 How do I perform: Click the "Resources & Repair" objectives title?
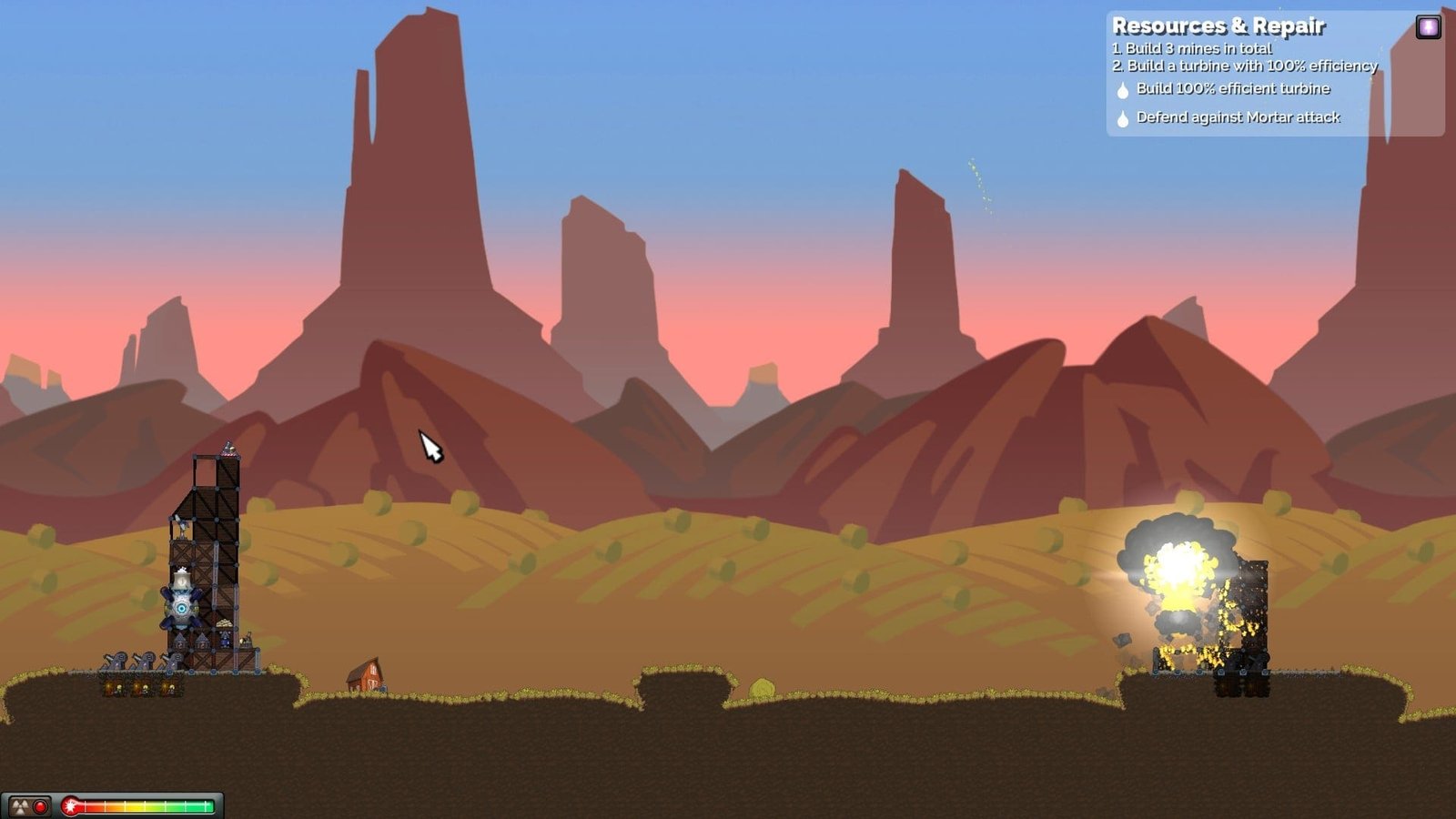tap(1218, 26)
